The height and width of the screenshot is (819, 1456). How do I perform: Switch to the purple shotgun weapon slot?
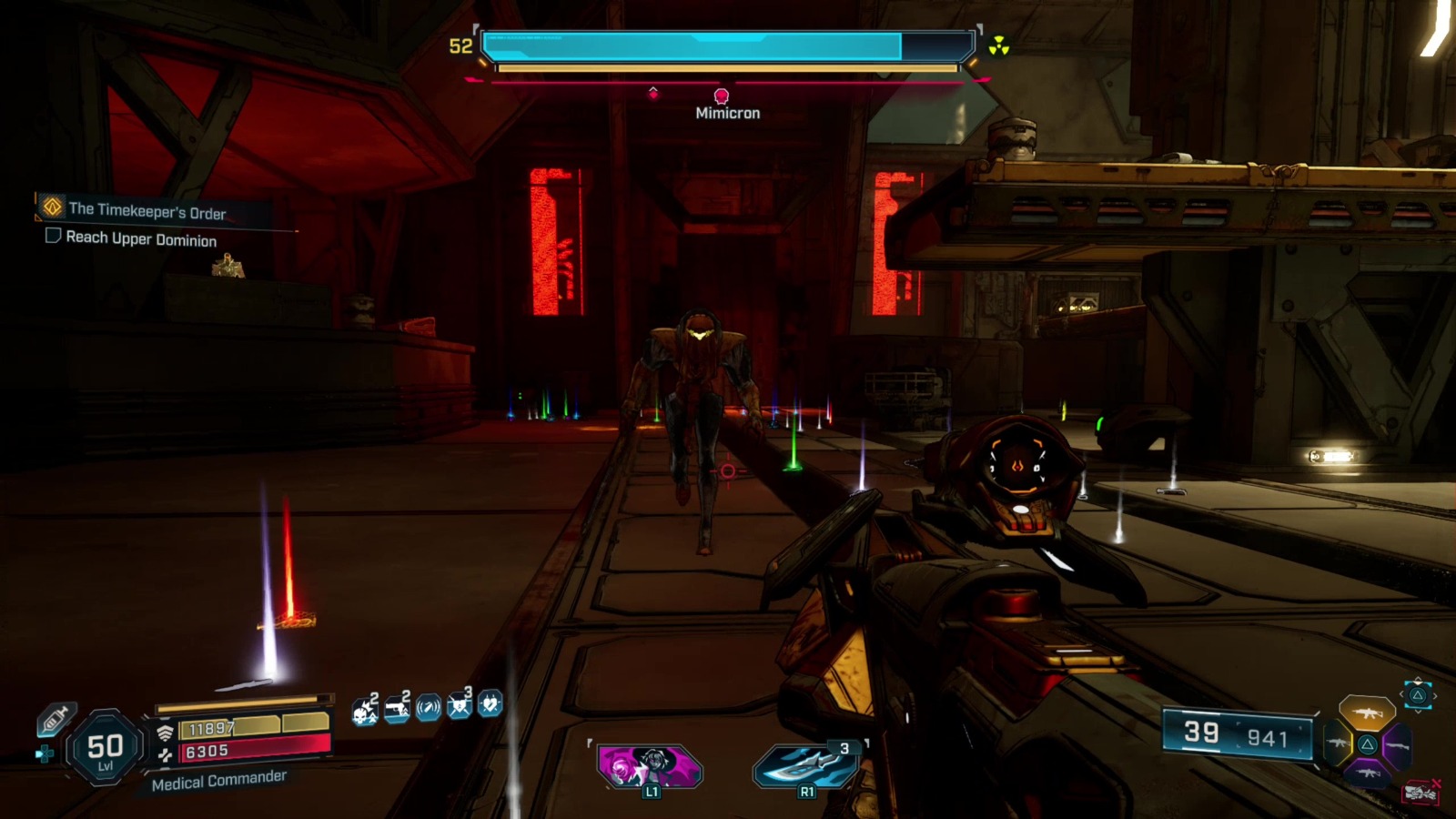tap(1398, 746)
